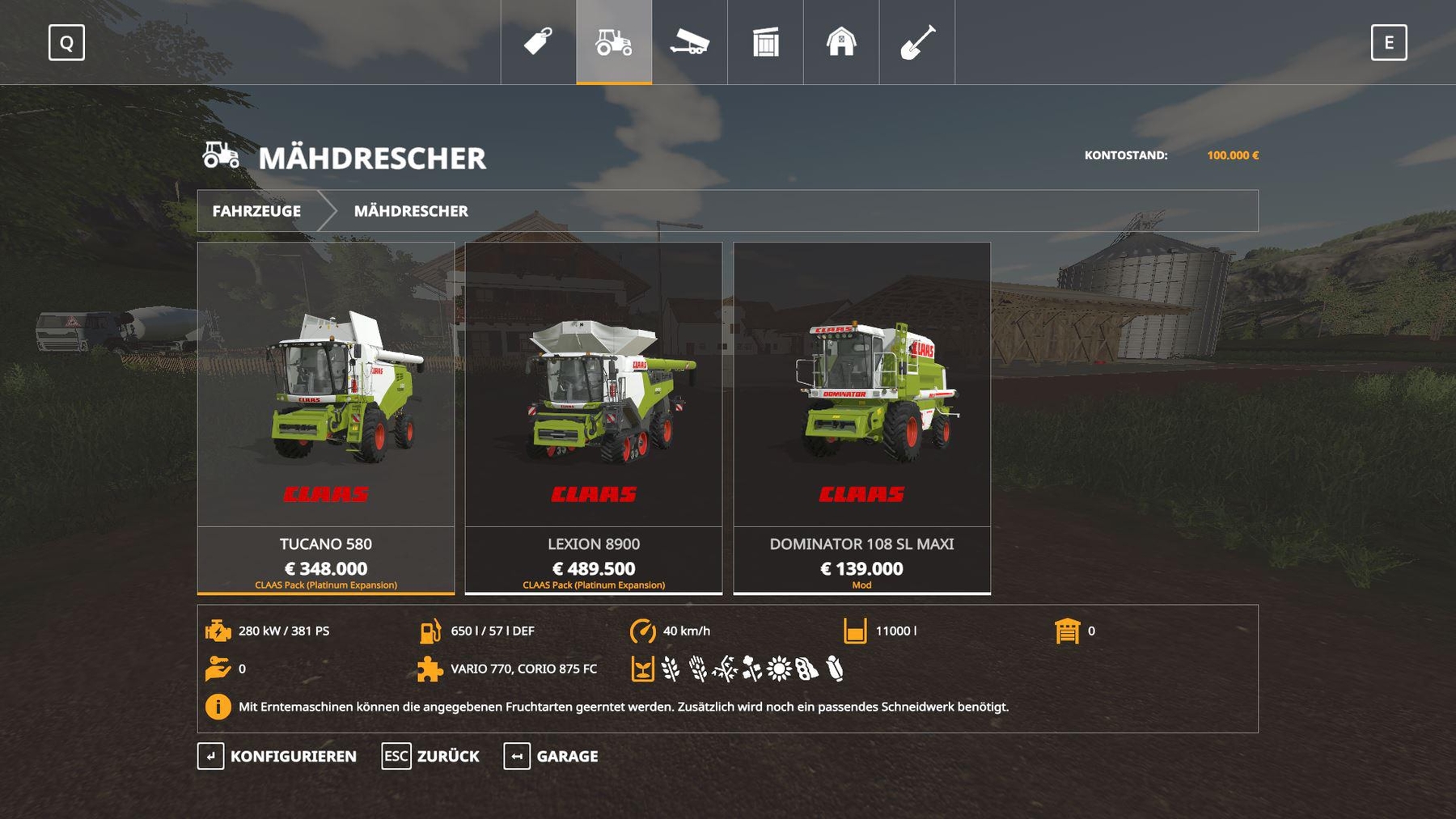Open the price tag sales tab
Image resolution: width=1456 pixels, height=819 pixels.
tap(538, 42)
